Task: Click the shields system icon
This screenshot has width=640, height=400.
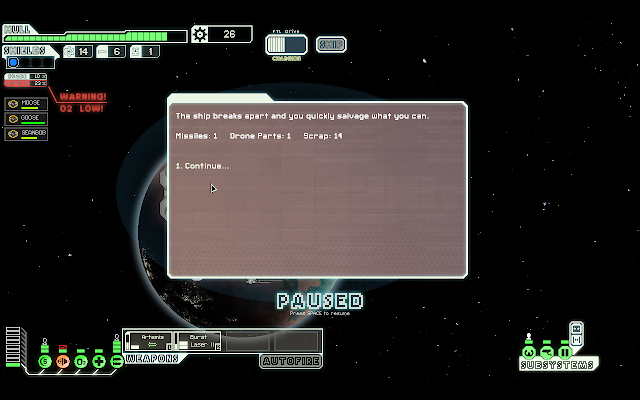Action: tap(45, 360)
